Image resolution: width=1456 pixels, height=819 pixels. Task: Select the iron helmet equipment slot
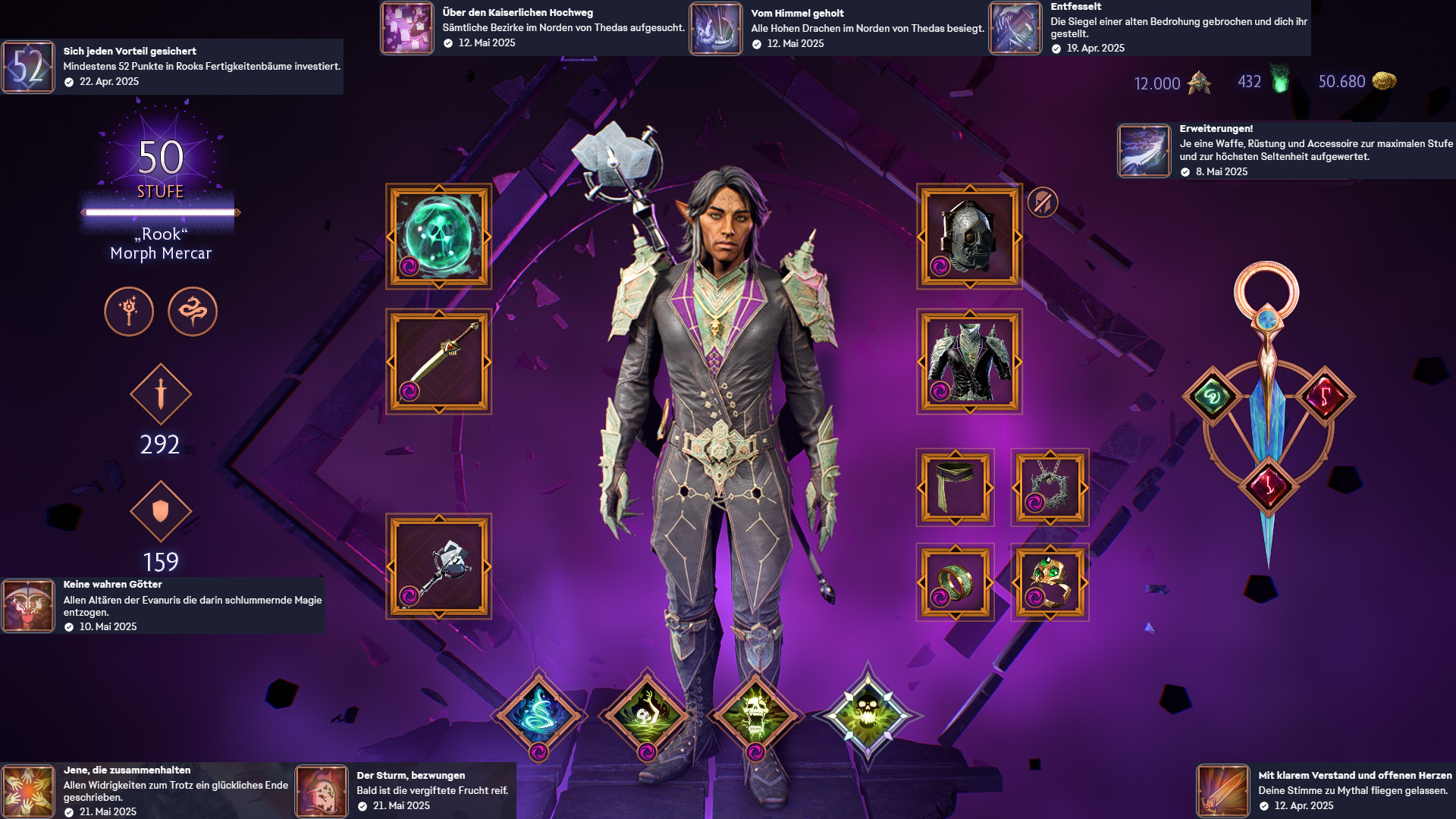click(968, 236)
